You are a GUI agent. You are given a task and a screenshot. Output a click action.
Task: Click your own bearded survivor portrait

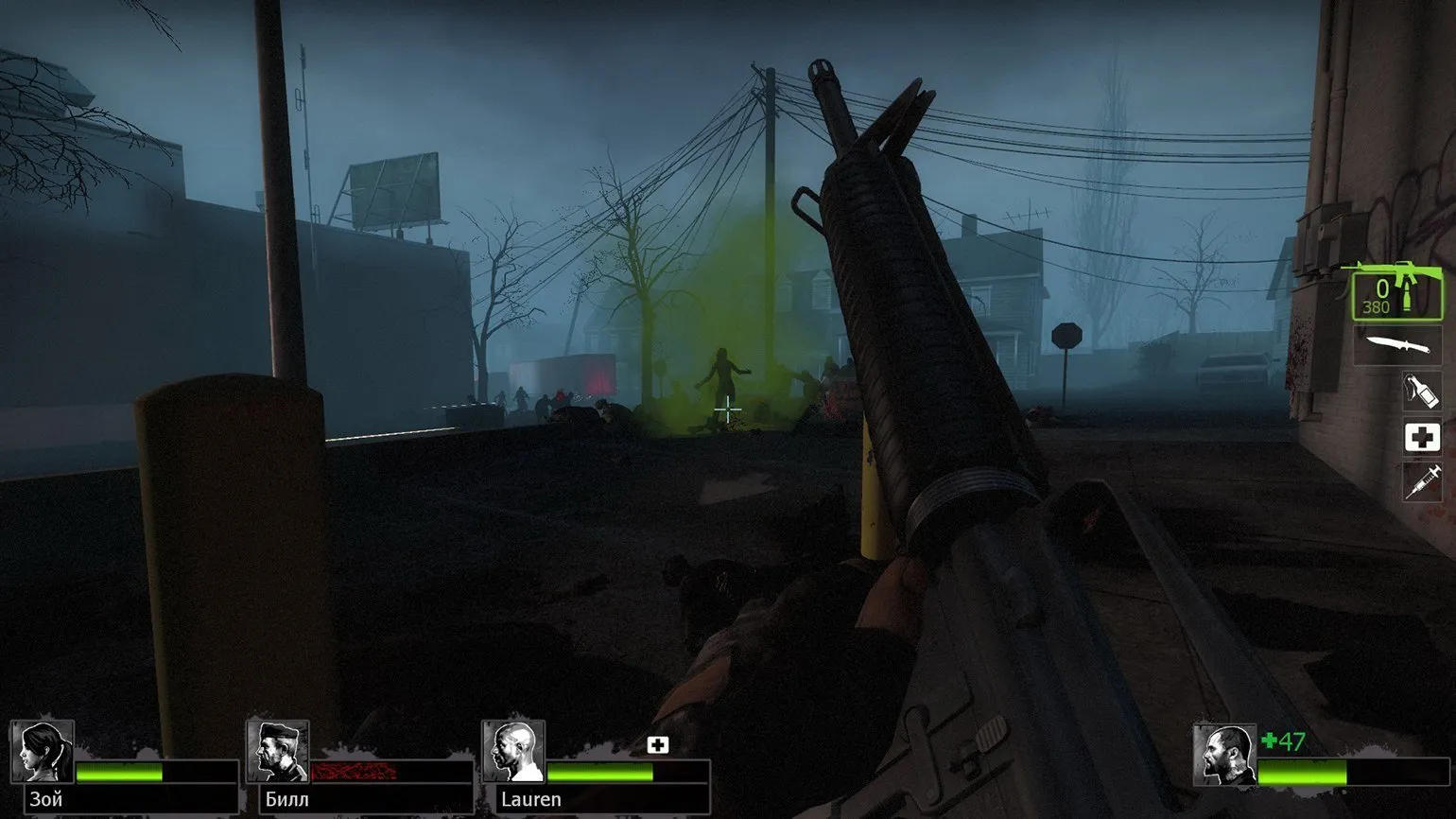1223,755
